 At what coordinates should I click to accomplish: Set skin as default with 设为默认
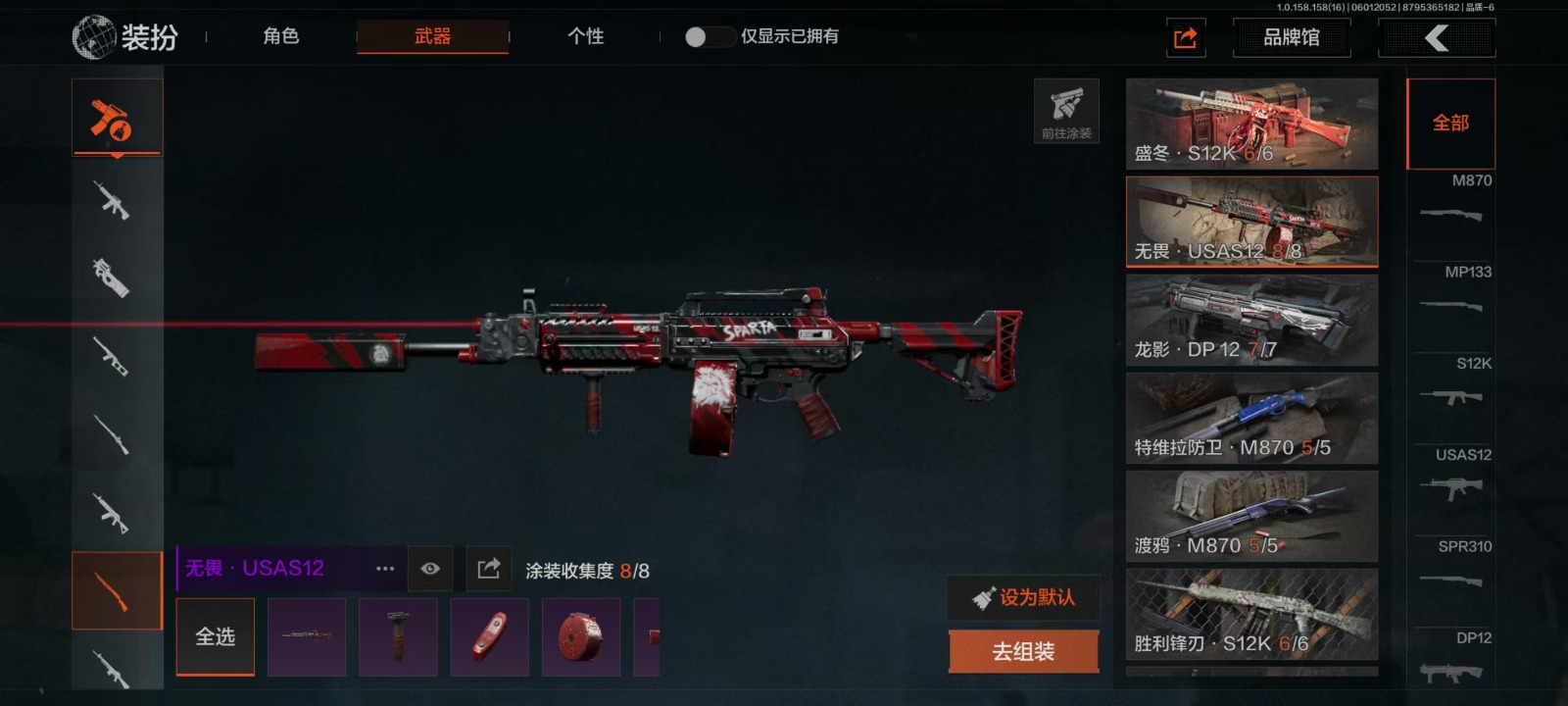1023,597
